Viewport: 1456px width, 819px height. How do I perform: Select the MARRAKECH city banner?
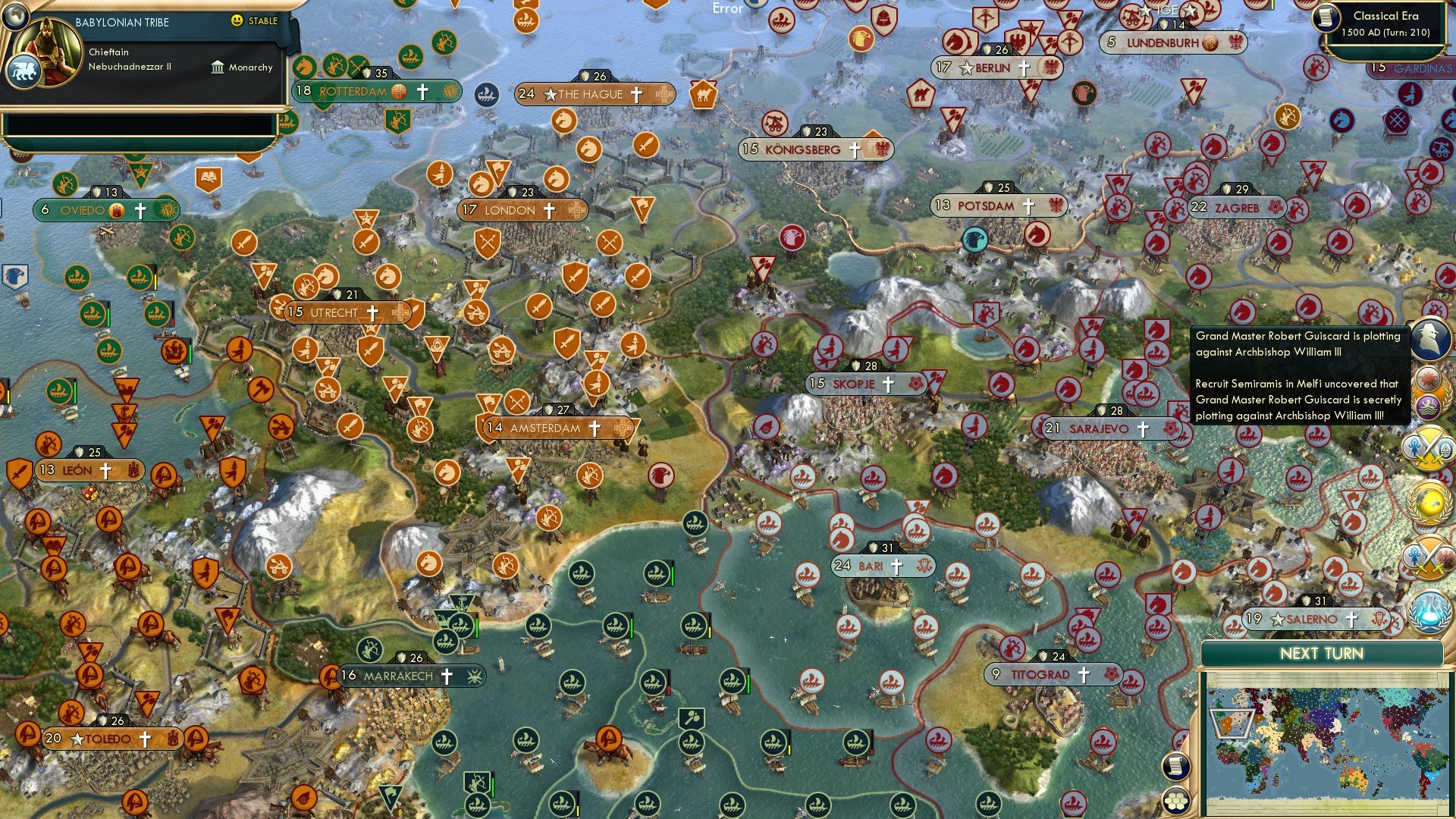tap(400, 675)
